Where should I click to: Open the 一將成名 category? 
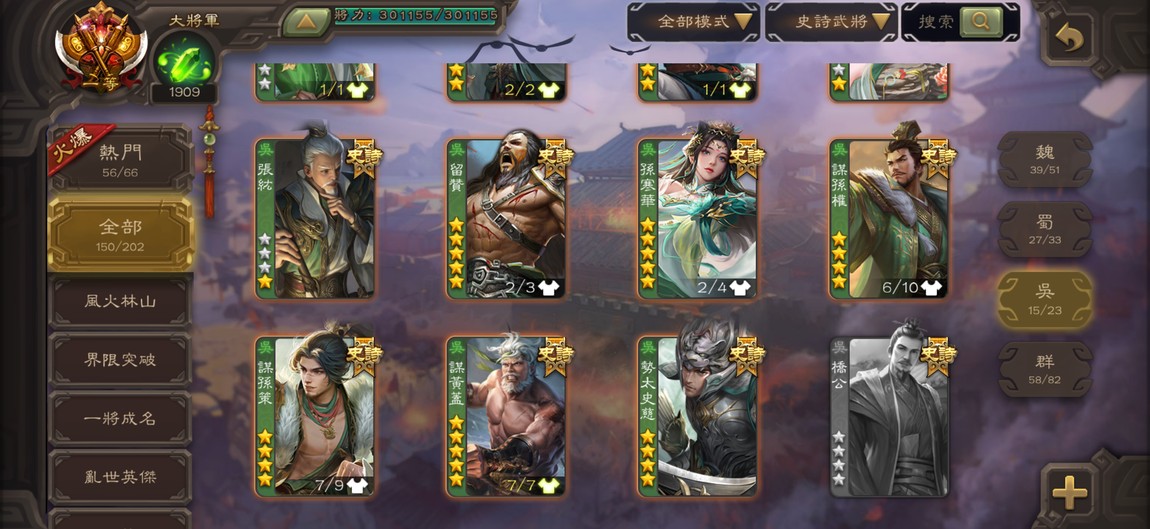point(120,419)
